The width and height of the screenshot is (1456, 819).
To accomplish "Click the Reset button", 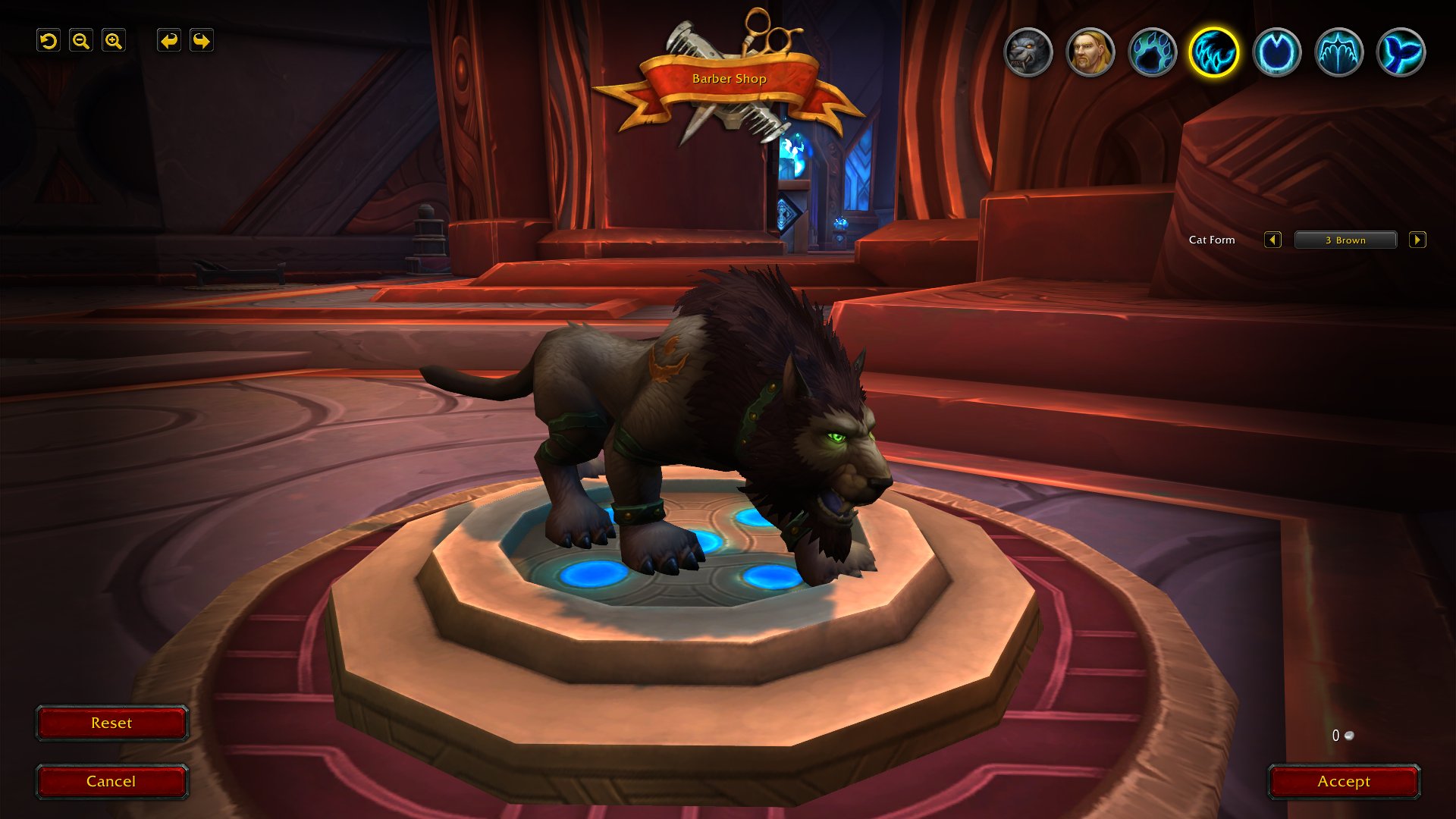I will coord(111,723).
